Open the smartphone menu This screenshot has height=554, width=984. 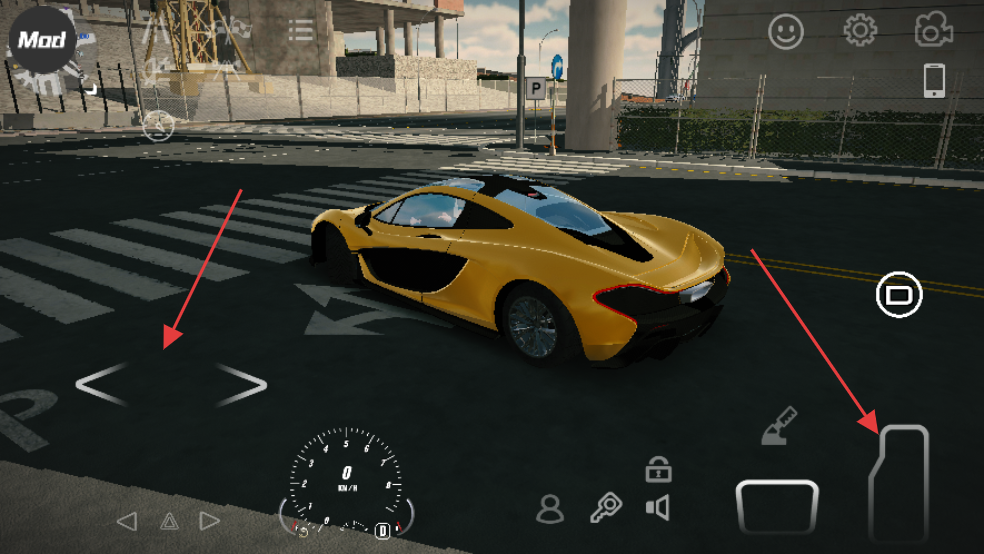[934, 80]
